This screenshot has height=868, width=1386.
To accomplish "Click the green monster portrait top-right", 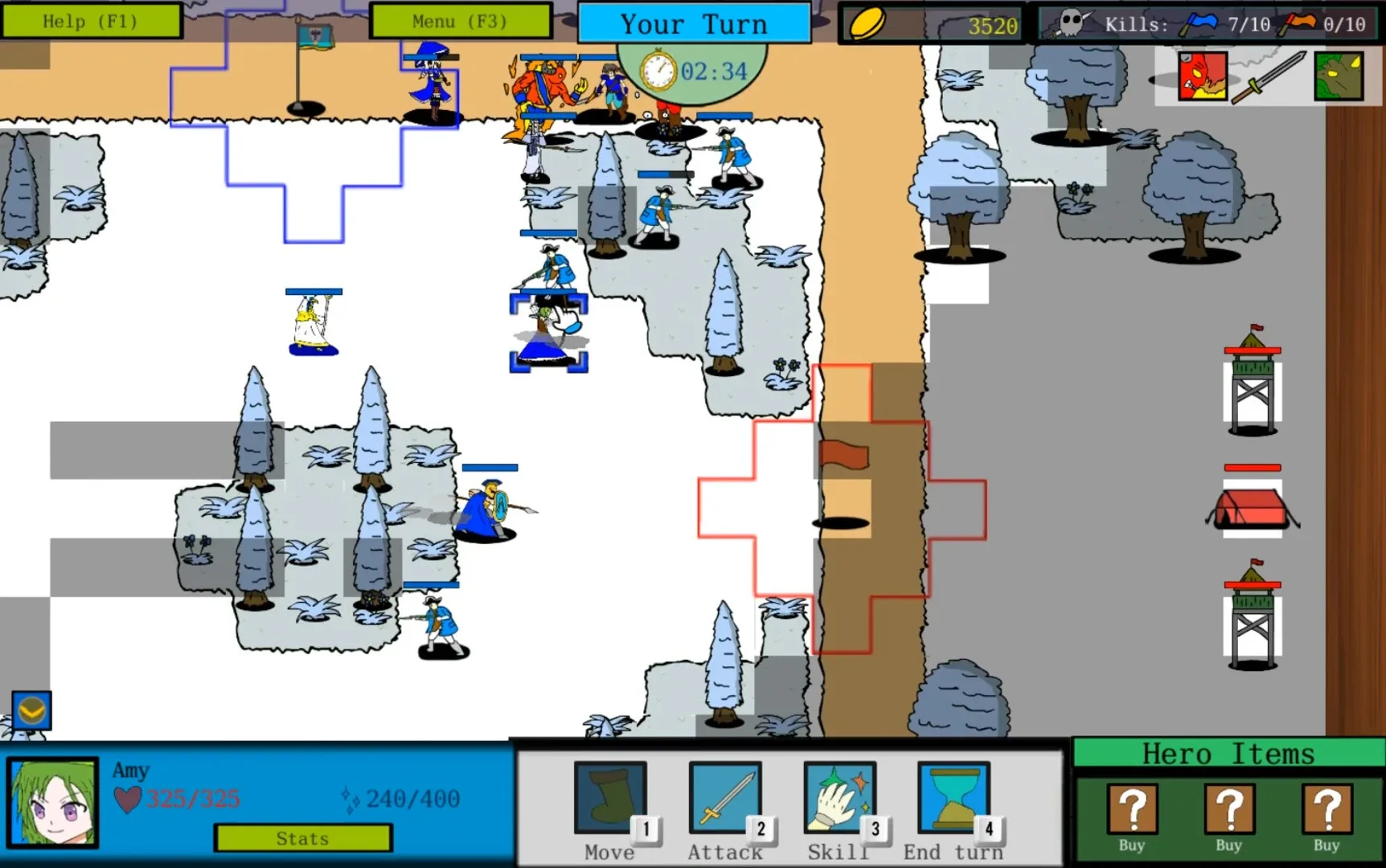I will pos(1339,76).
